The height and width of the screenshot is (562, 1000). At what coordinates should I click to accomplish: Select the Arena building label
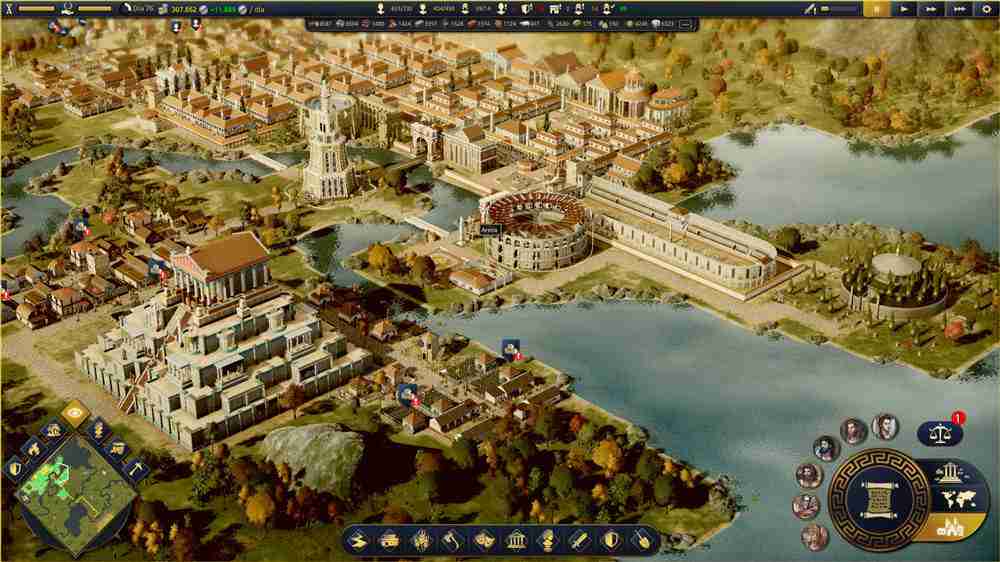tap(489, 229)
